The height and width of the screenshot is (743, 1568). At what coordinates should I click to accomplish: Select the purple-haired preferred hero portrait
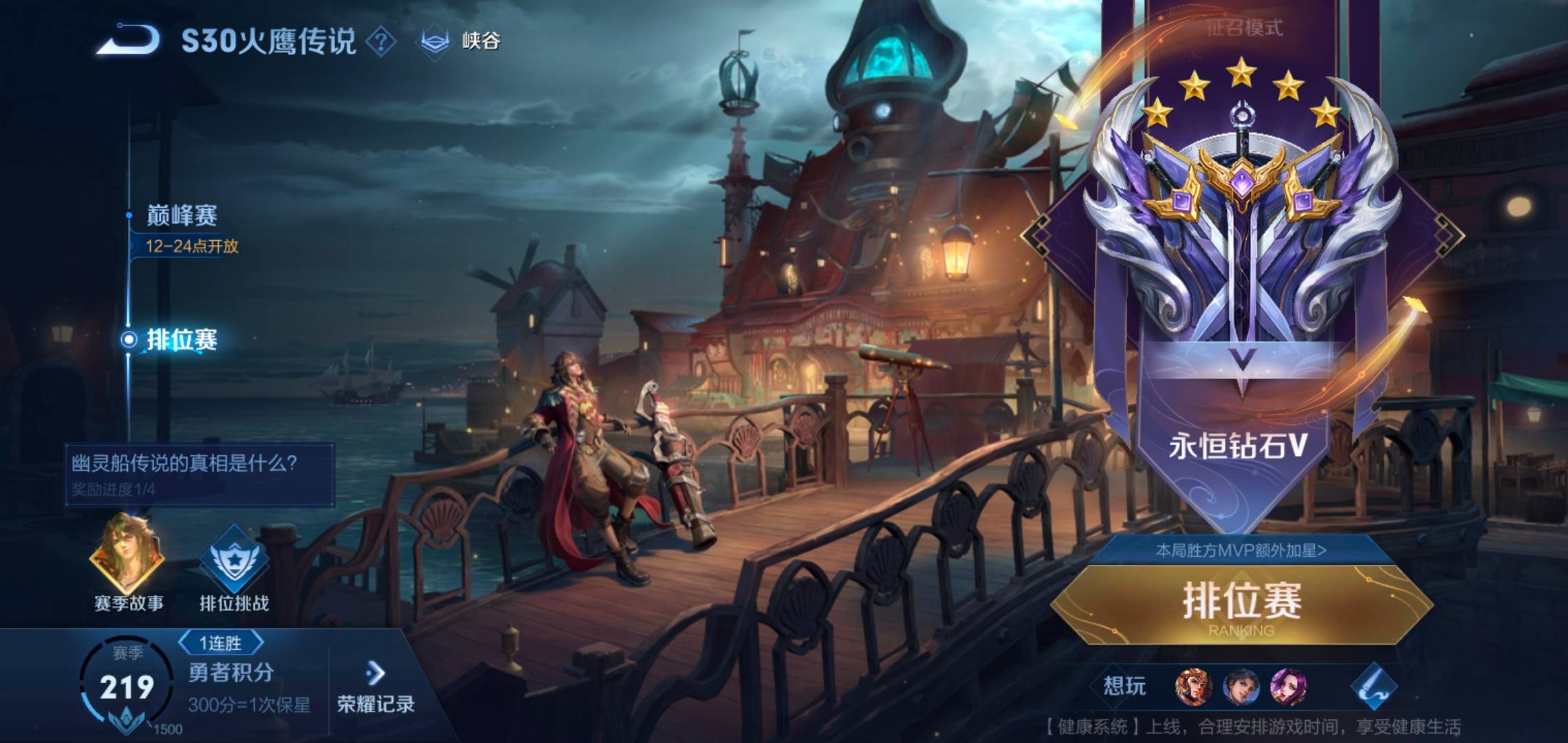point(1288,687)
